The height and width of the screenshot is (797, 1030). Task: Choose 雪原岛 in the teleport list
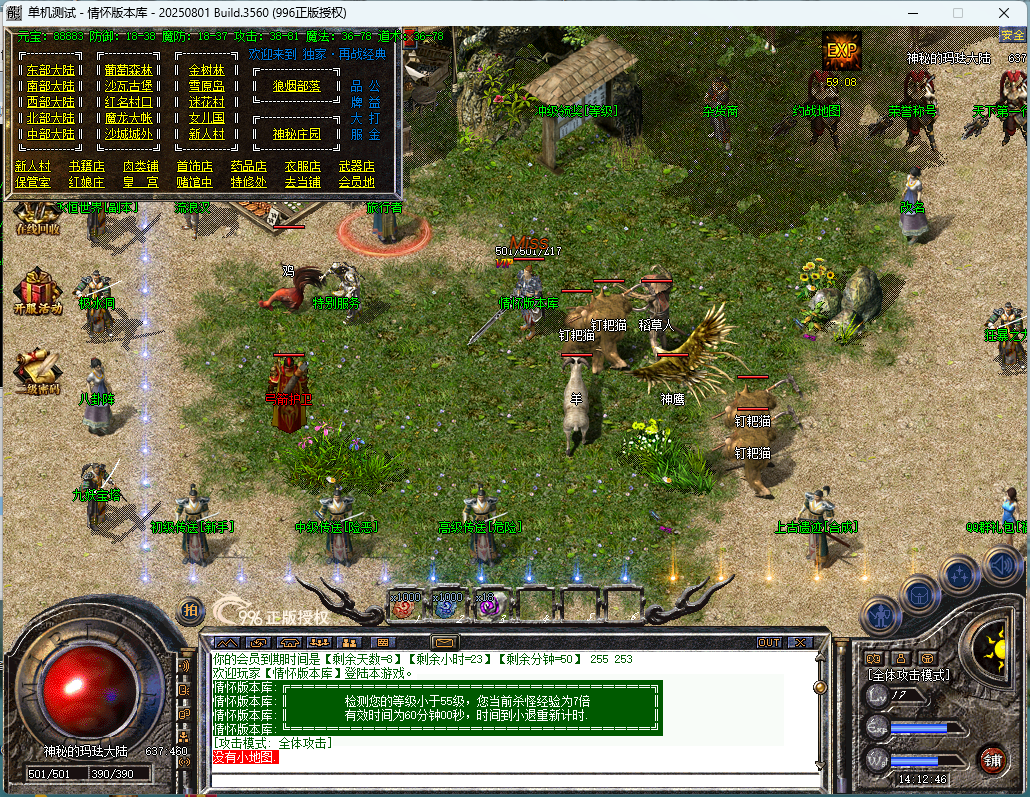207,86
